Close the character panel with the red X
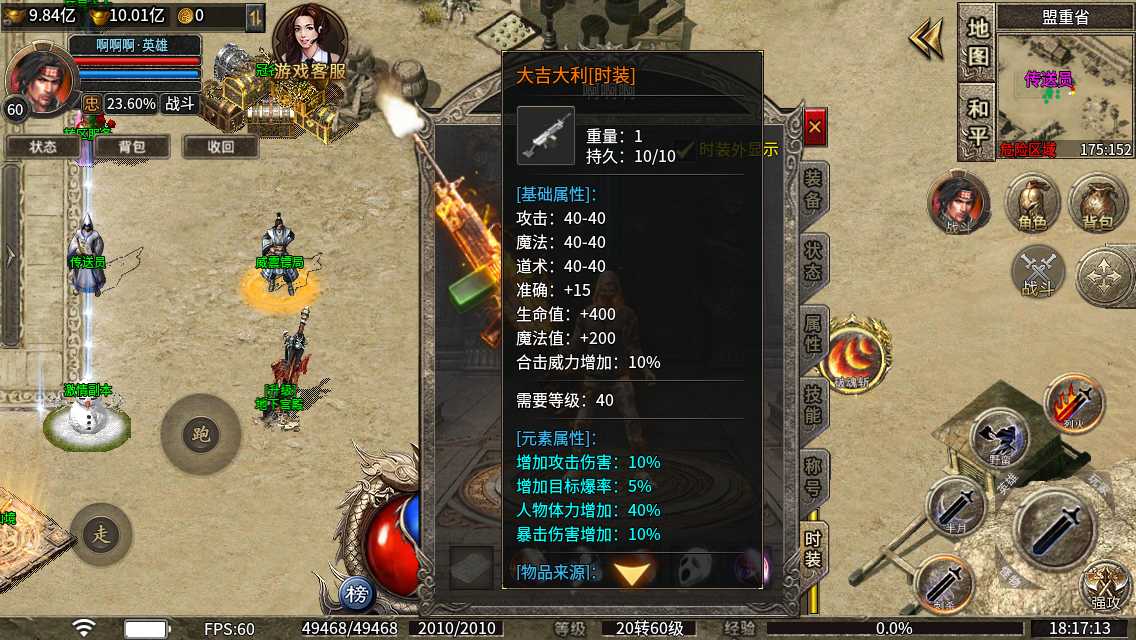1136x640 pixels. (815, 127)
